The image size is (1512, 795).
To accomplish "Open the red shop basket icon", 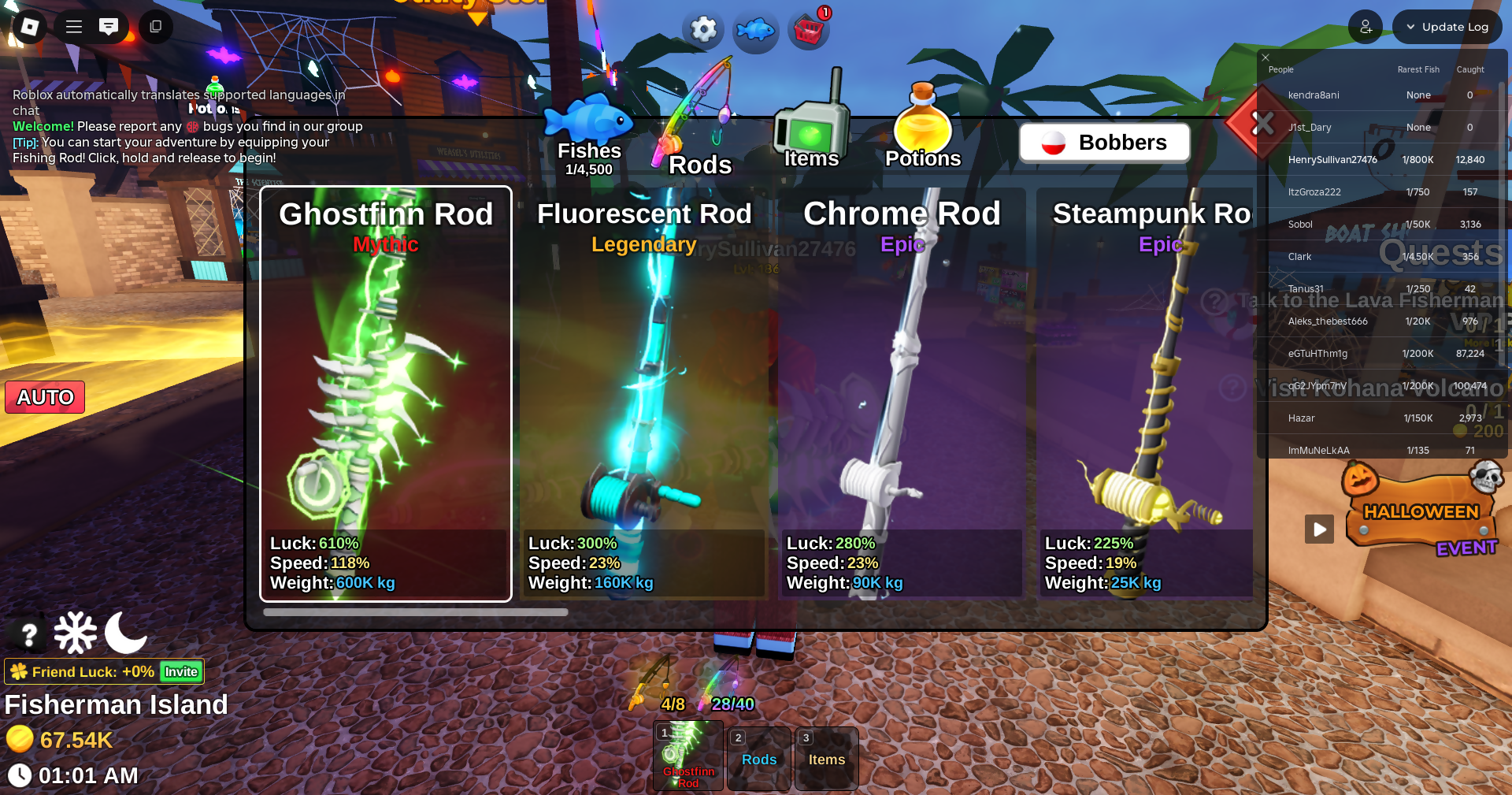I will [x=809, y=31].
